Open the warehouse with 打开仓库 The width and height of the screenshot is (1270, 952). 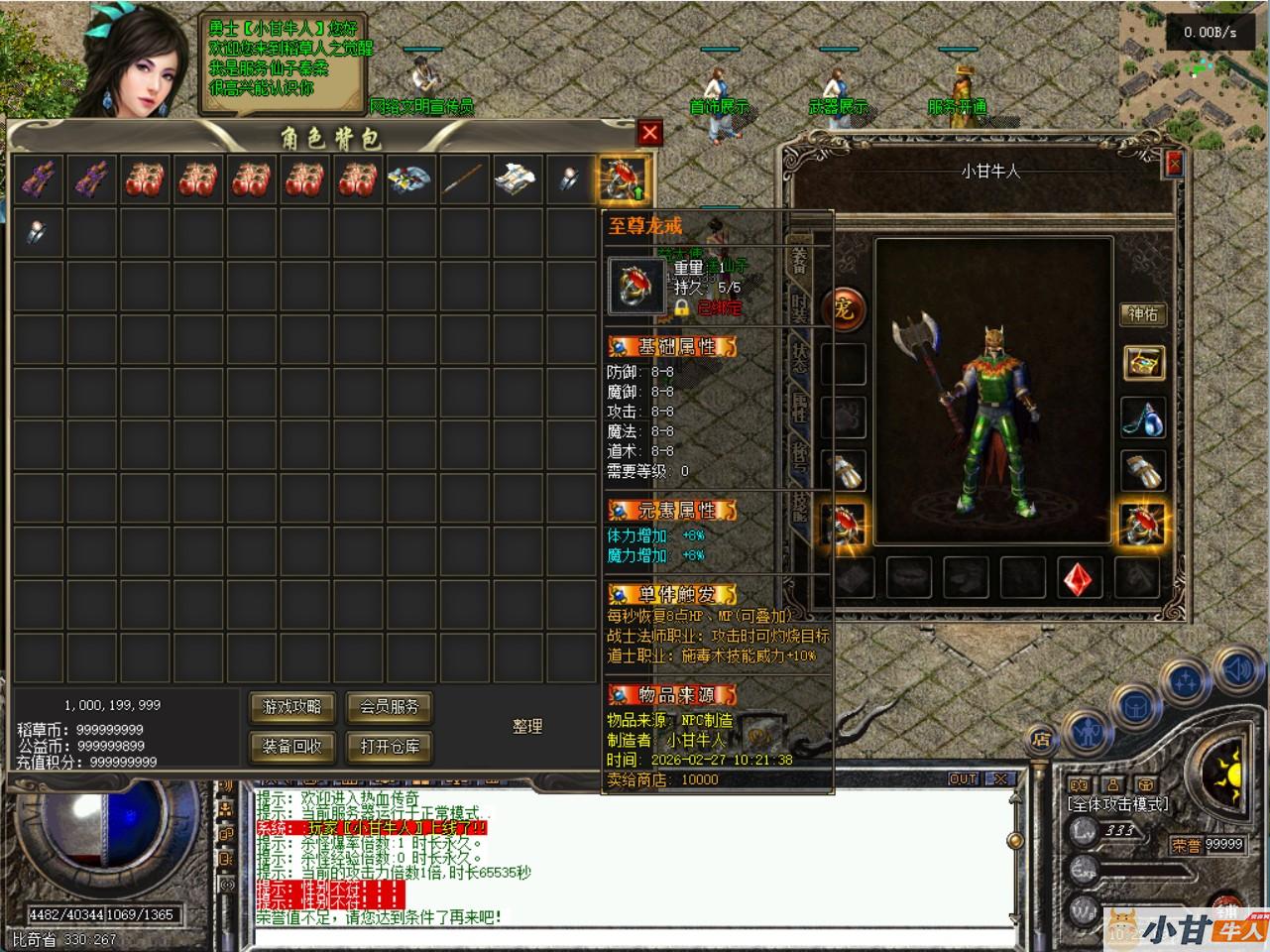pos(389,747)
